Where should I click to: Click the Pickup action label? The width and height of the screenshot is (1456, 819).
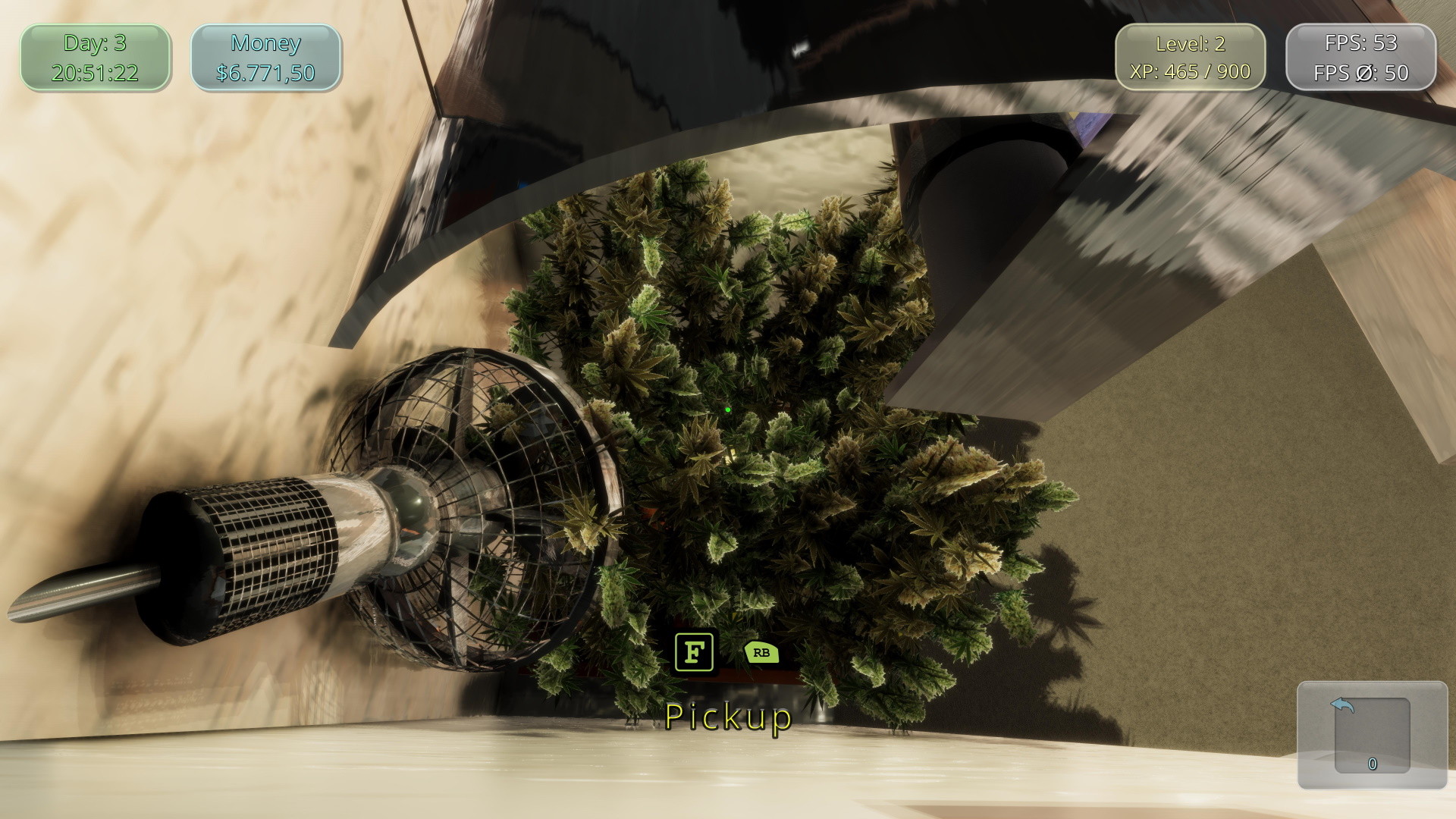coord(726,717)
